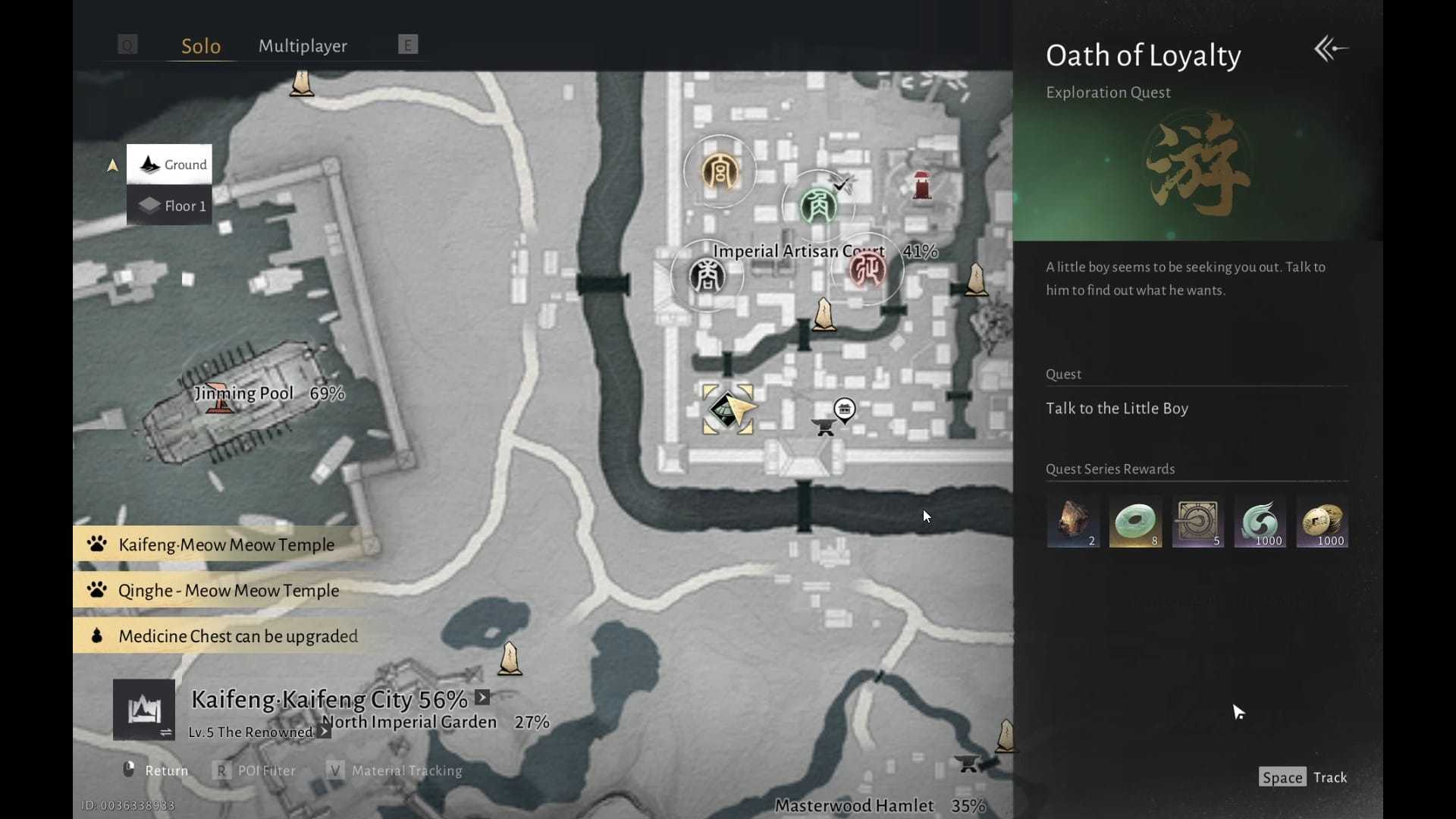Open the Qinghe Meow Meow Temple notice
The image size is (1456, 819).
[x=227, y=591]
